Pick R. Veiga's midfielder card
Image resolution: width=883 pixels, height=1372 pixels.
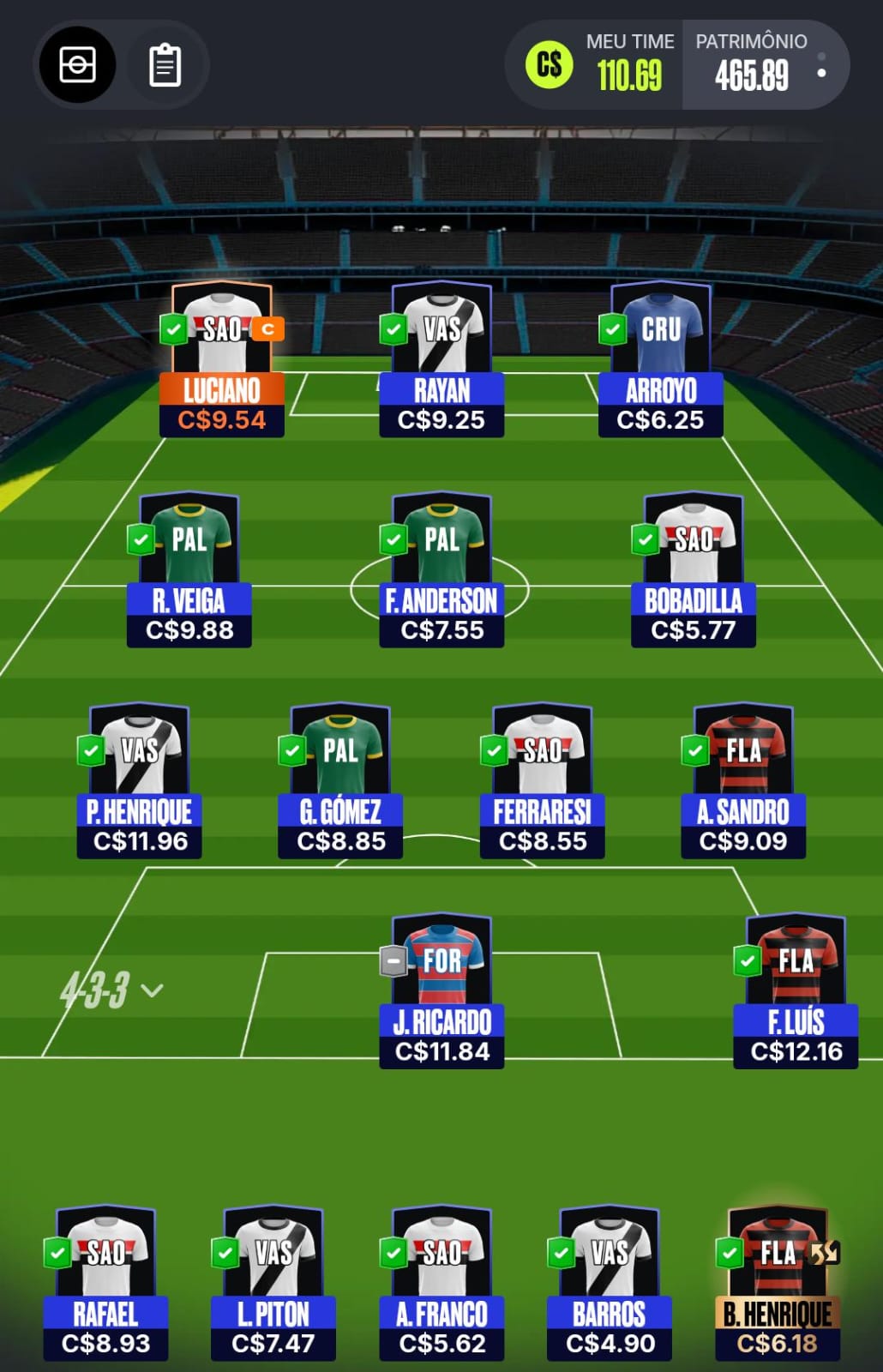[x=189, y=570]
